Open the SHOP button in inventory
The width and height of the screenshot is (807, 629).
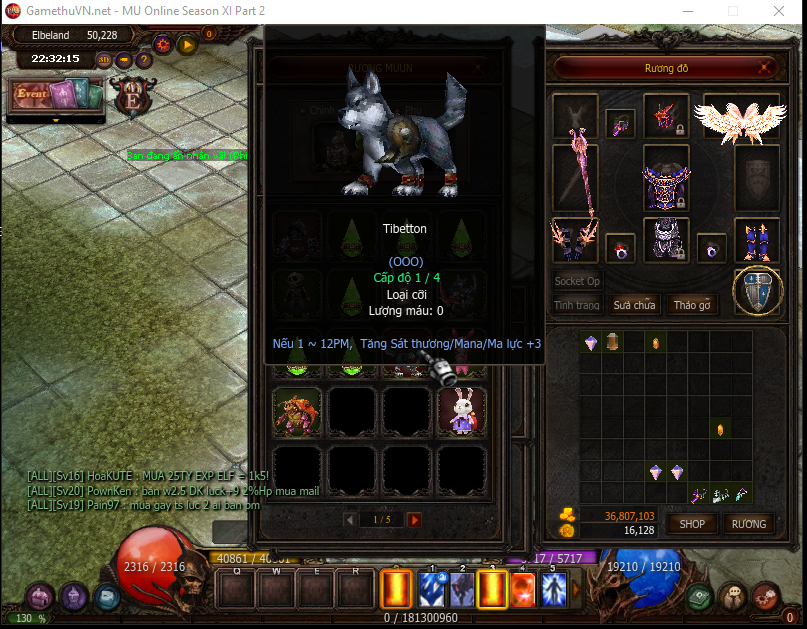point(692,523)
